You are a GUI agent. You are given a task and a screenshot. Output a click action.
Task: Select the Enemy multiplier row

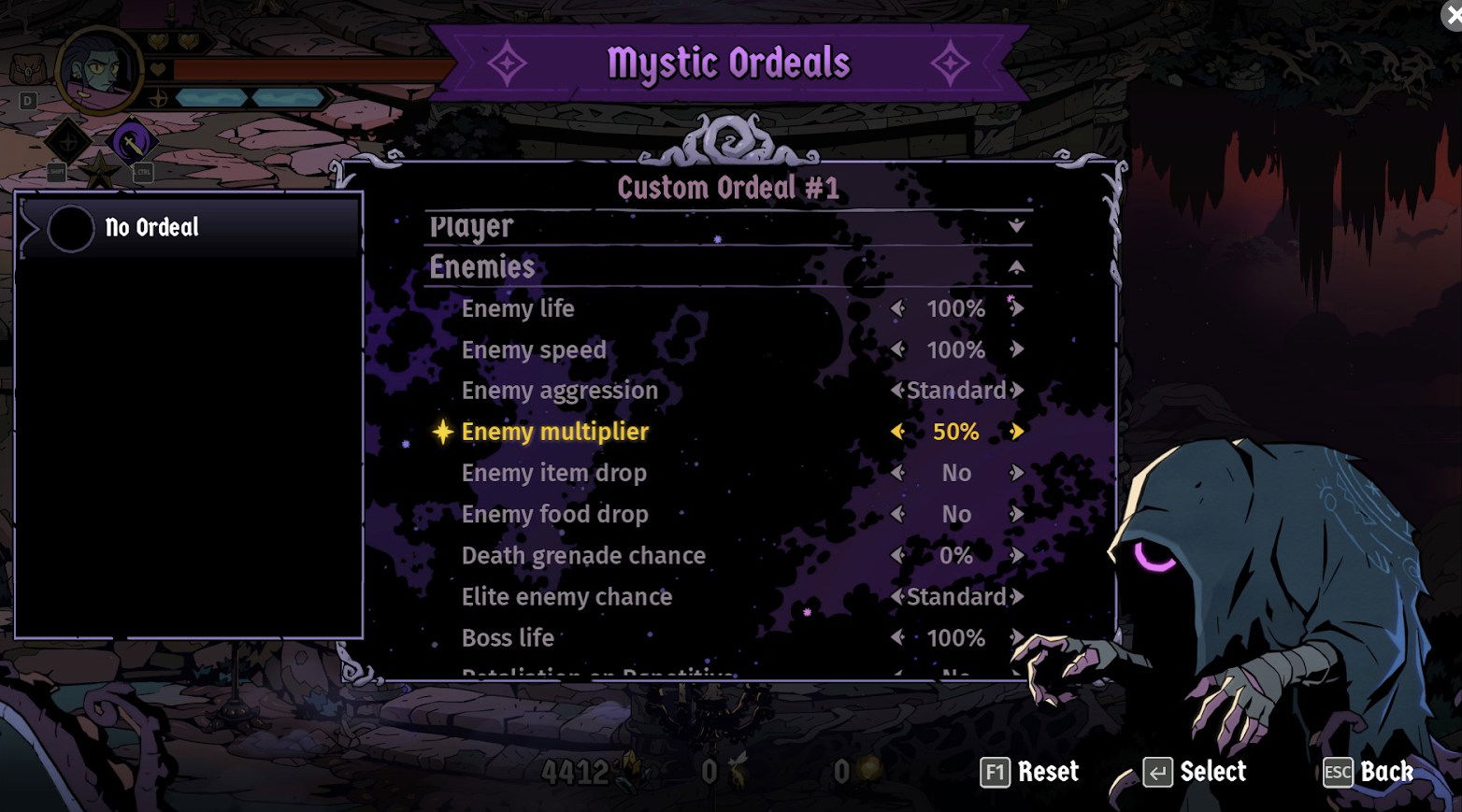click(x=555, y=432)
